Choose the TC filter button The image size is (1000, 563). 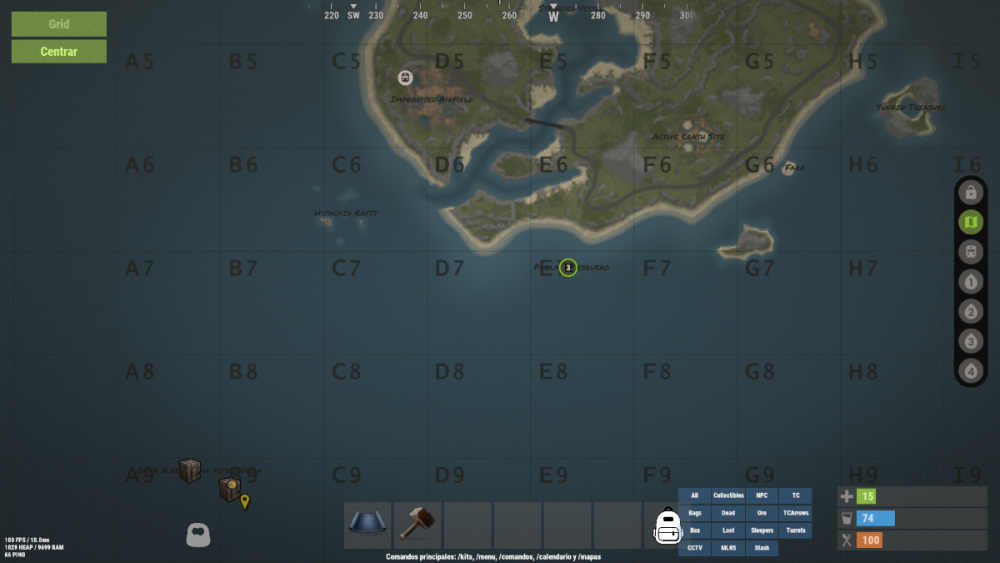point(796,496)
